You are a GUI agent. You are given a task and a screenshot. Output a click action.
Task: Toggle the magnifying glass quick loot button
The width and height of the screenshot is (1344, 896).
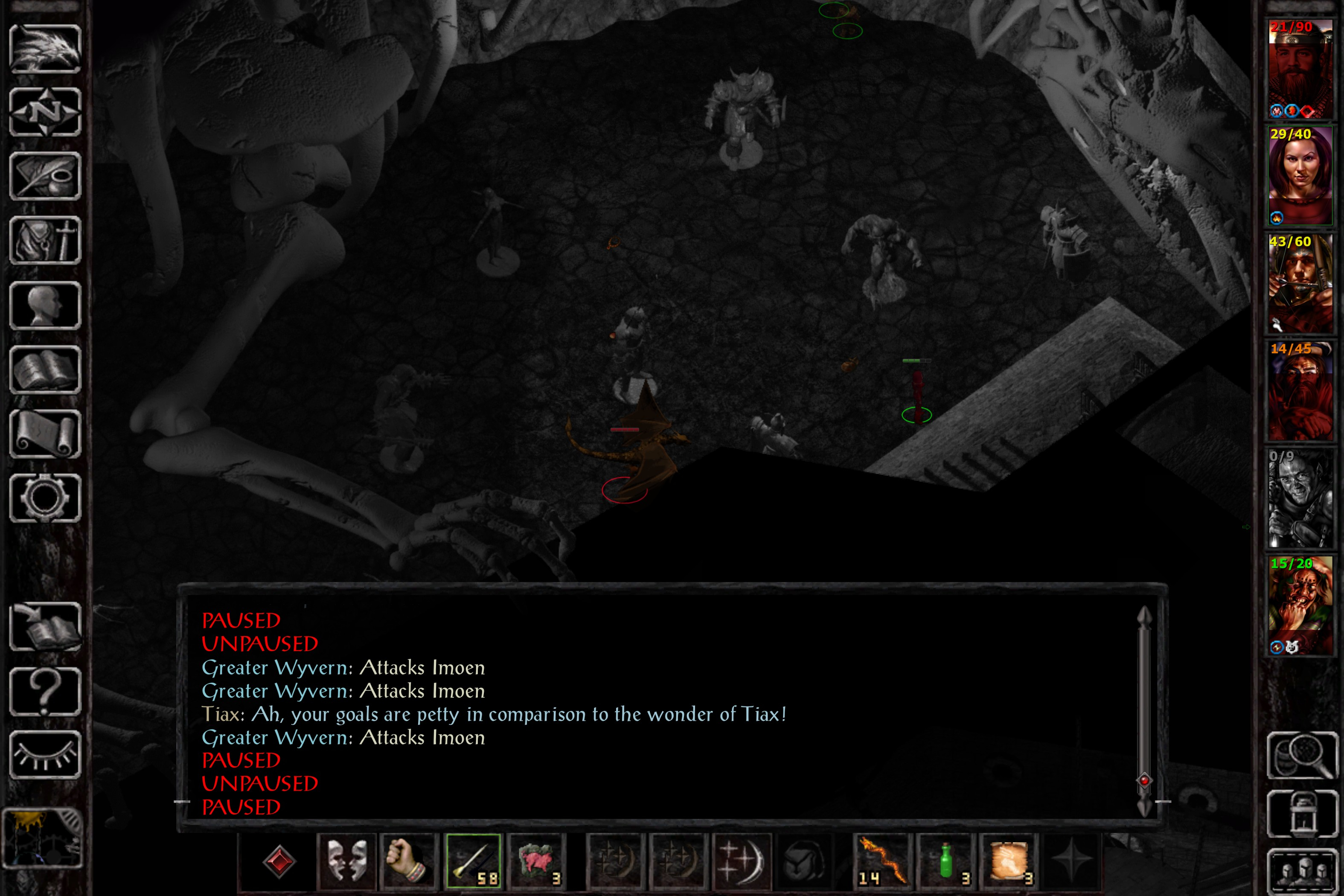point(1302,756)
